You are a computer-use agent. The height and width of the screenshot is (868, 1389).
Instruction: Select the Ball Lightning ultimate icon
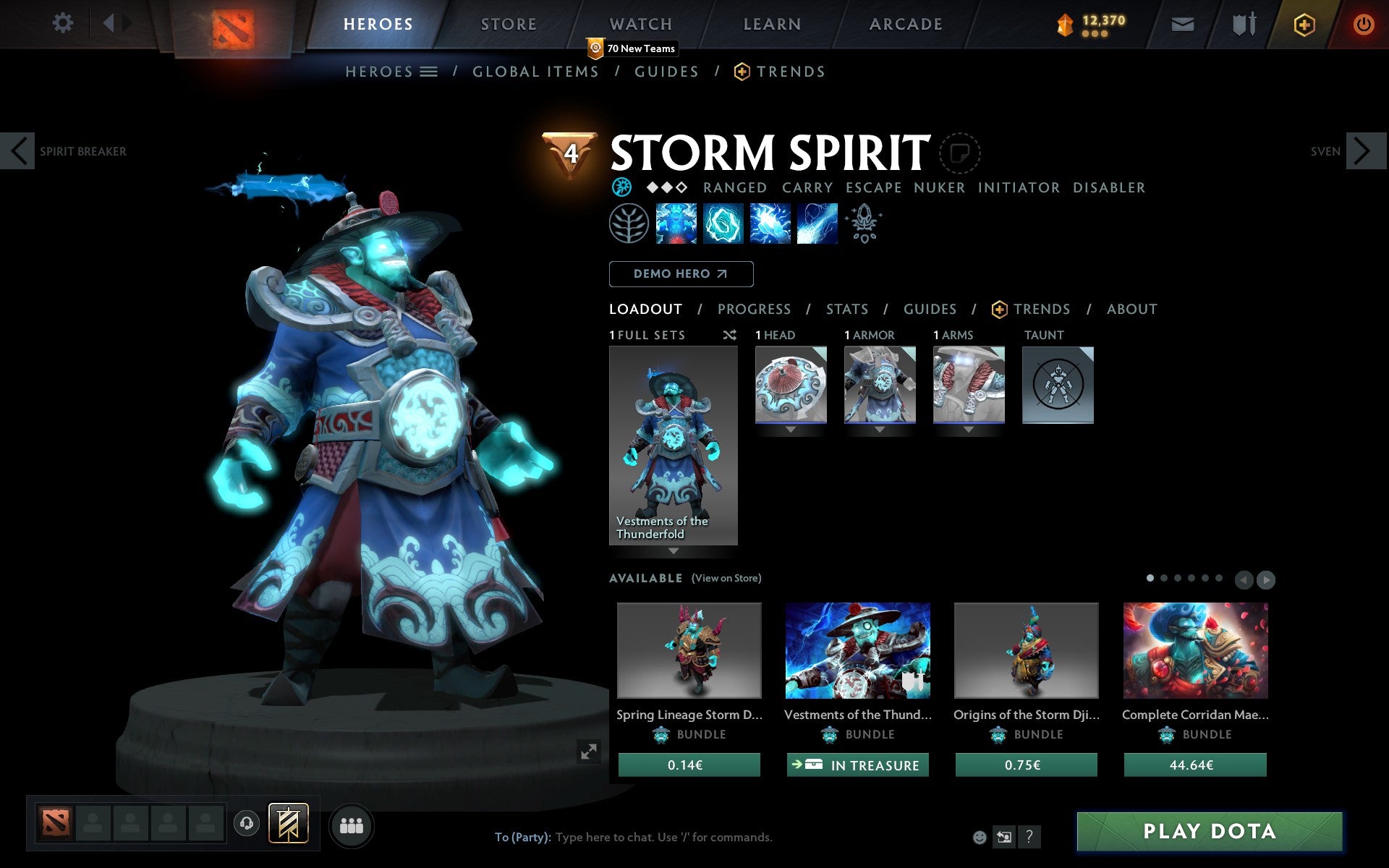pos(816,224)
